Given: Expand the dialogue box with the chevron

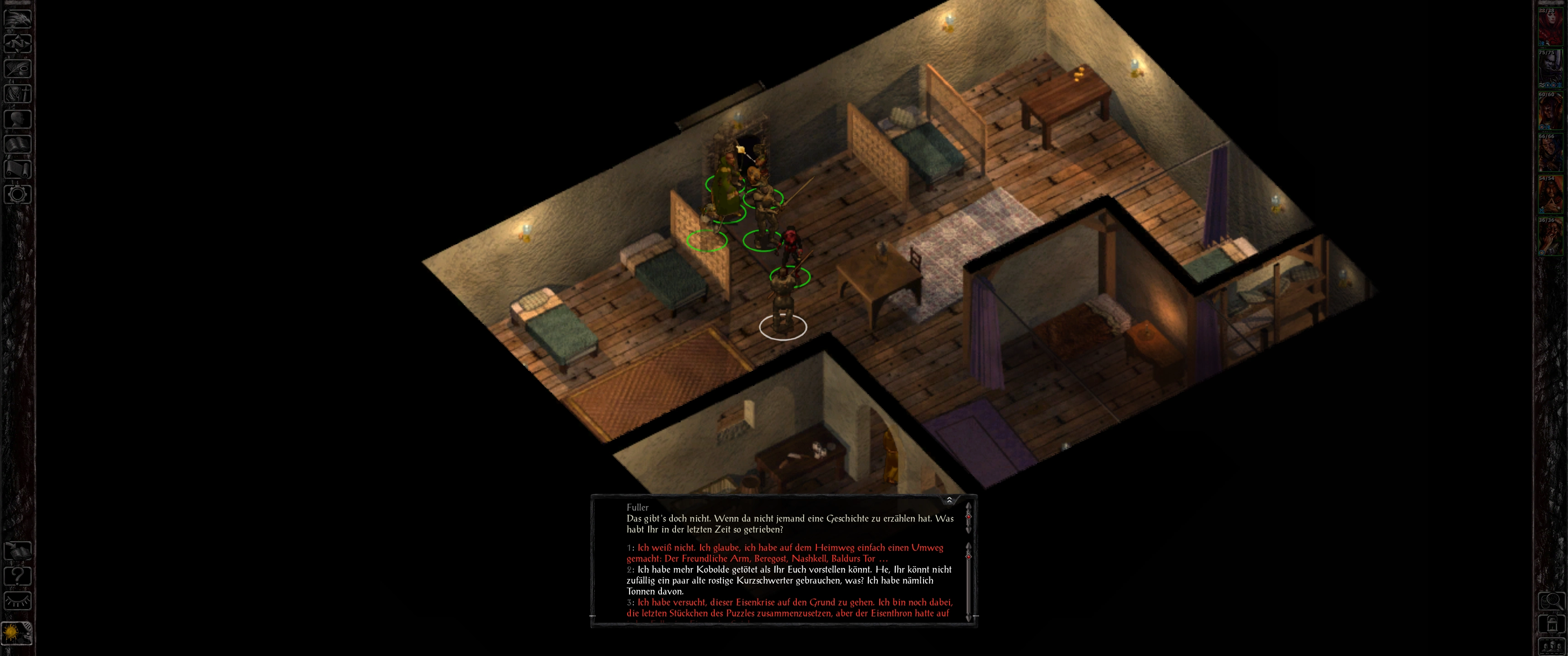Looking at the screenshot, I should (x=949, y=500).
